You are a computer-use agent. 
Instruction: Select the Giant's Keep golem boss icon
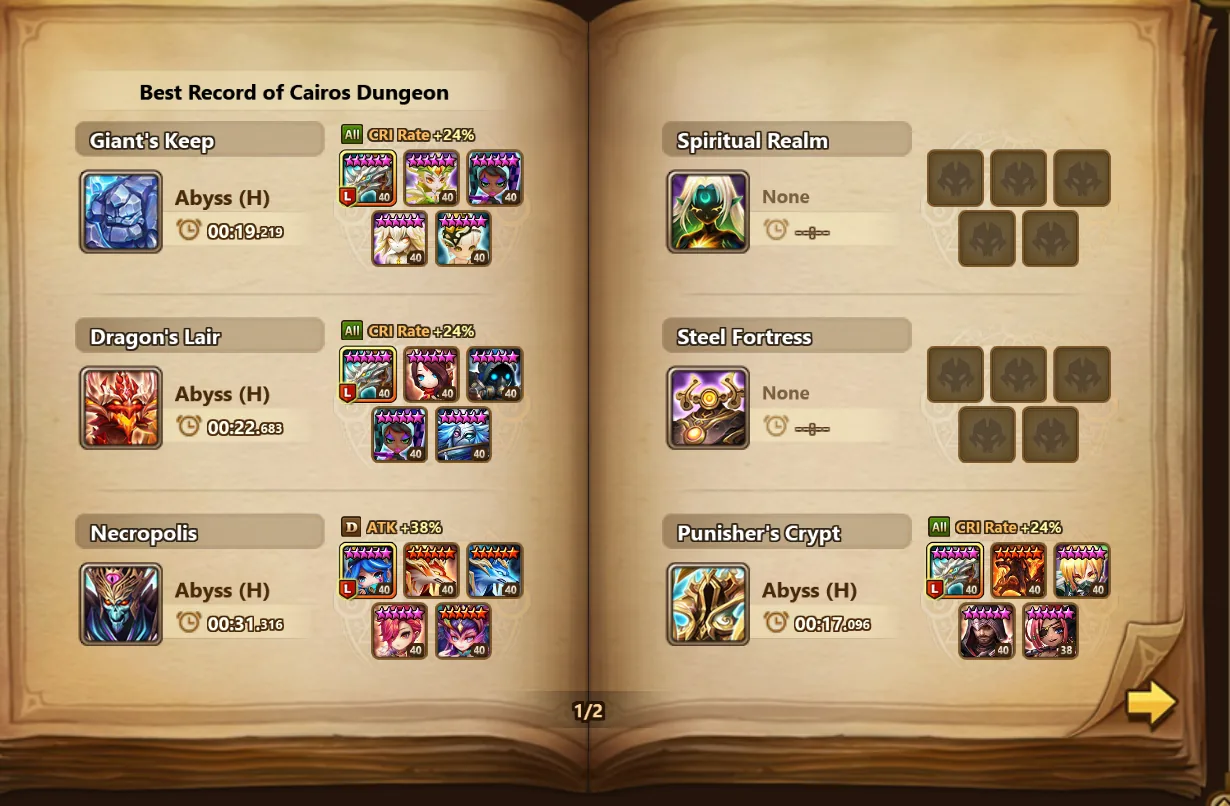pos(121,211)
